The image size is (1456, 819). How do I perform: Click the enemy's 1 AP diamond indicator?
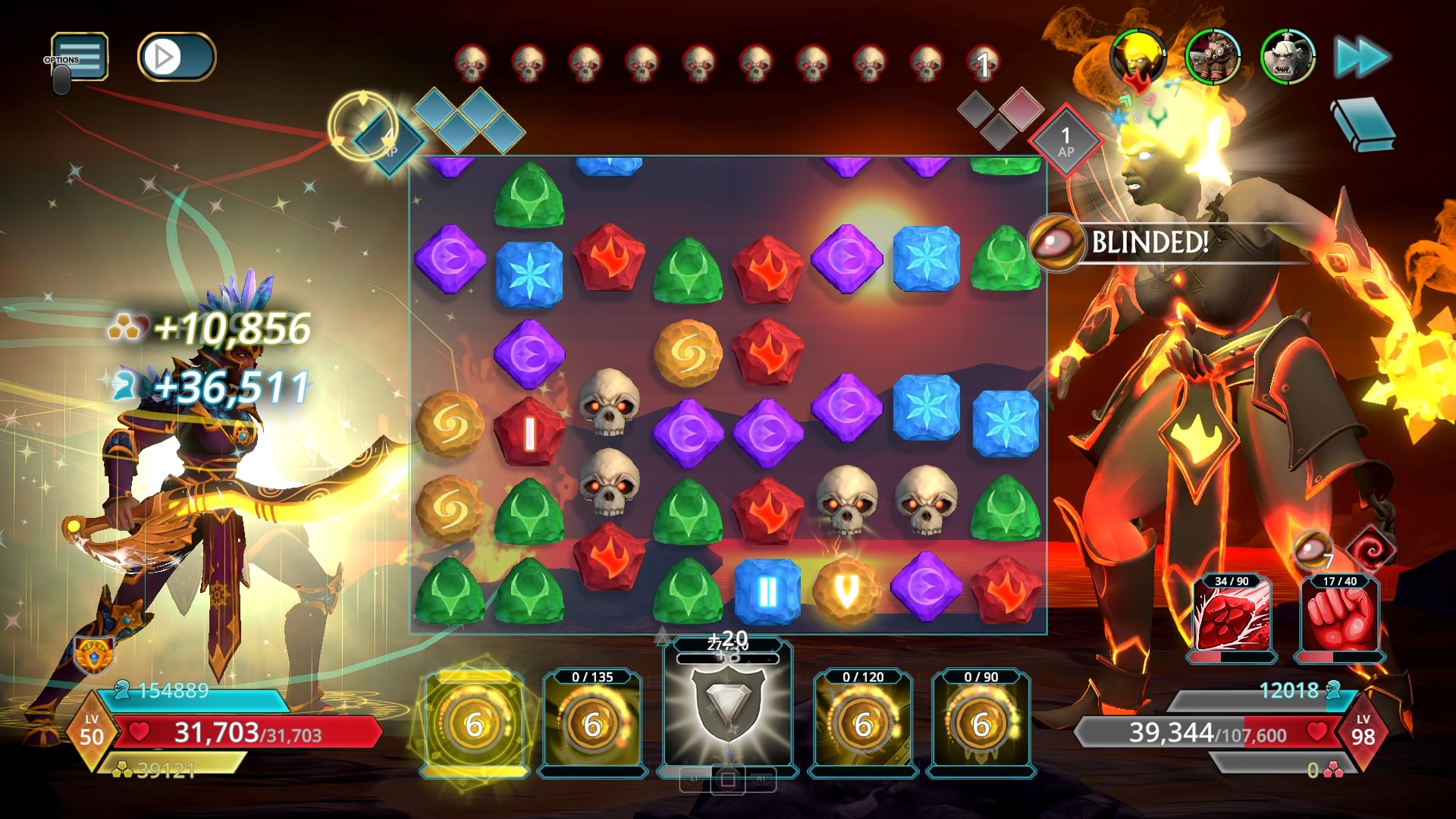click(1065, 142)
